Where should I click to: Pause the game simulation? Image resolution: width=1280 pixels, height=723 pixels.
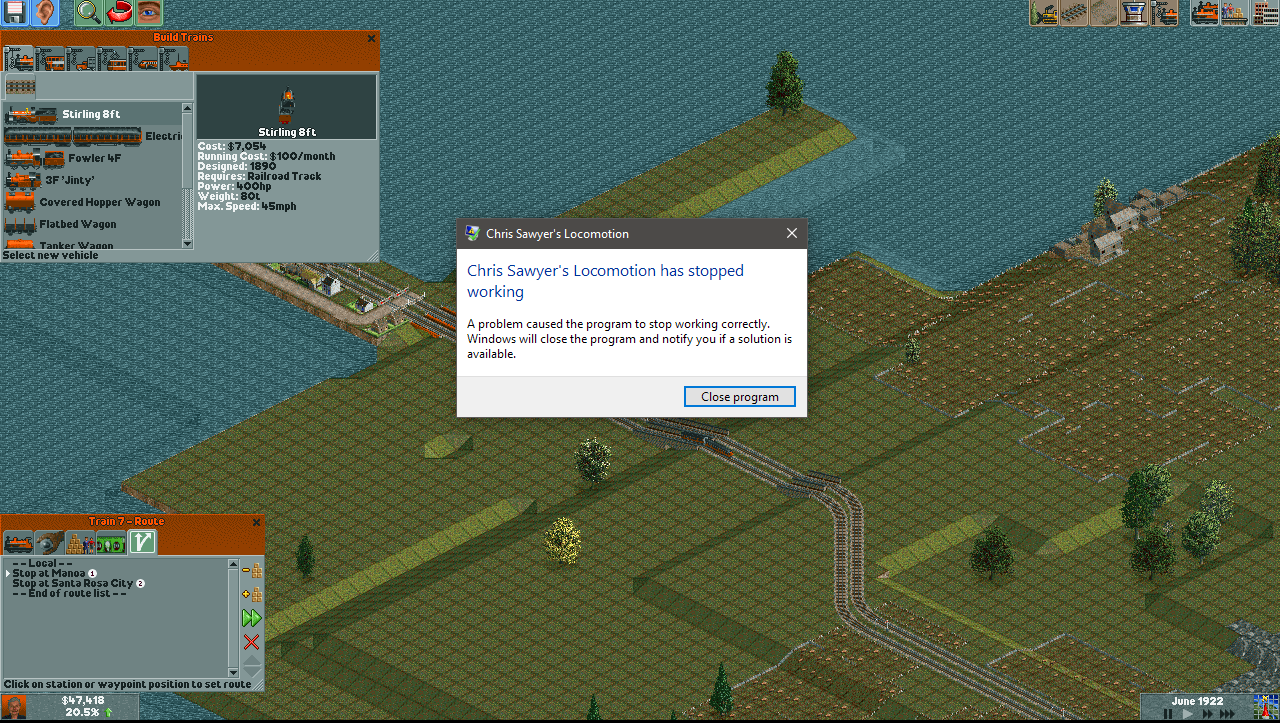pyautogui.click(x=1168, y=713)
